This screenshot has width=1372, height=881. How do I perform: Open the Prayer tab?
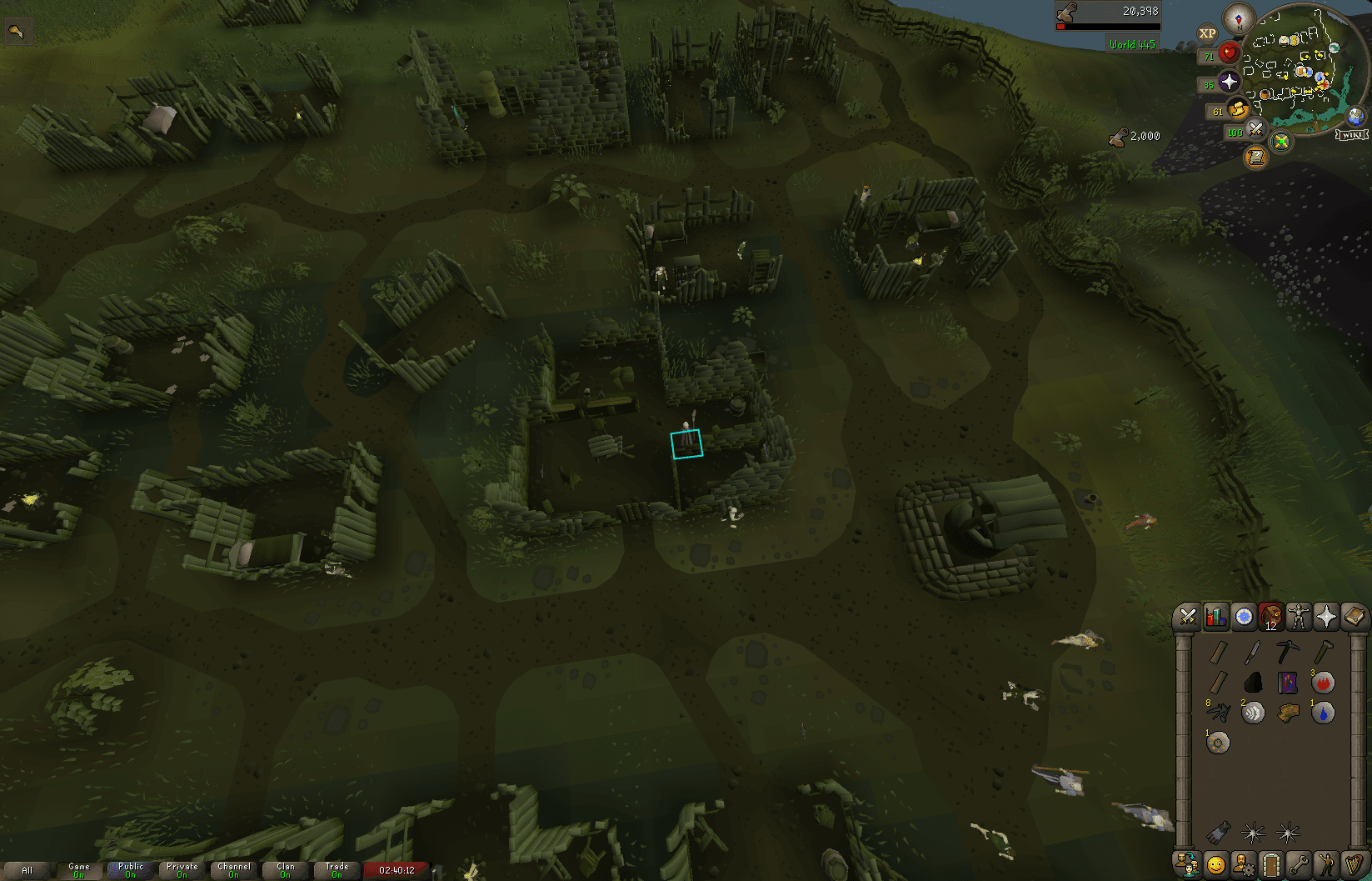(1327, 618)
